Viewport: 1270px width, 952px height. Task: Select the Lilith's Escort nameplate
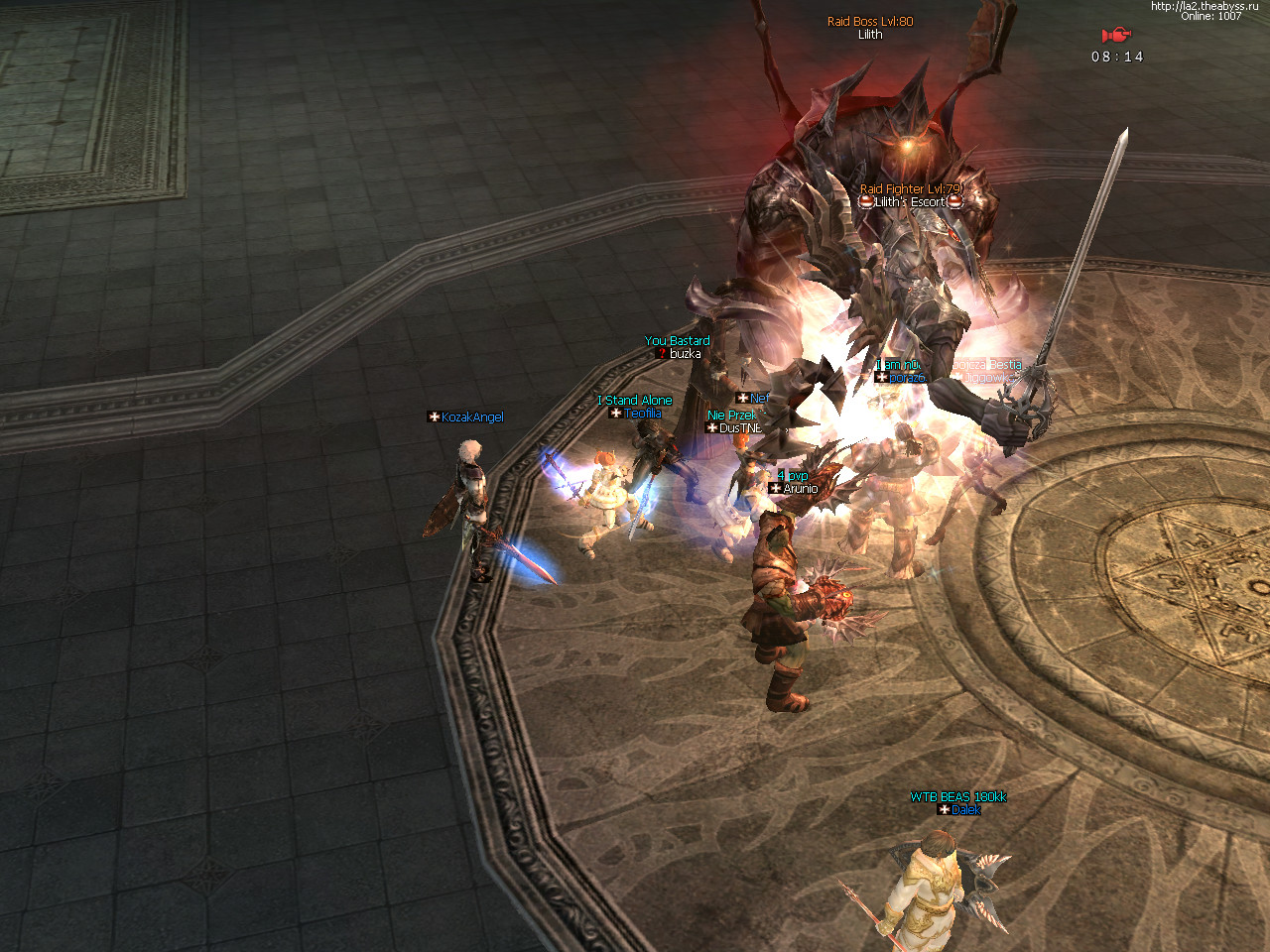click(910, 202)
